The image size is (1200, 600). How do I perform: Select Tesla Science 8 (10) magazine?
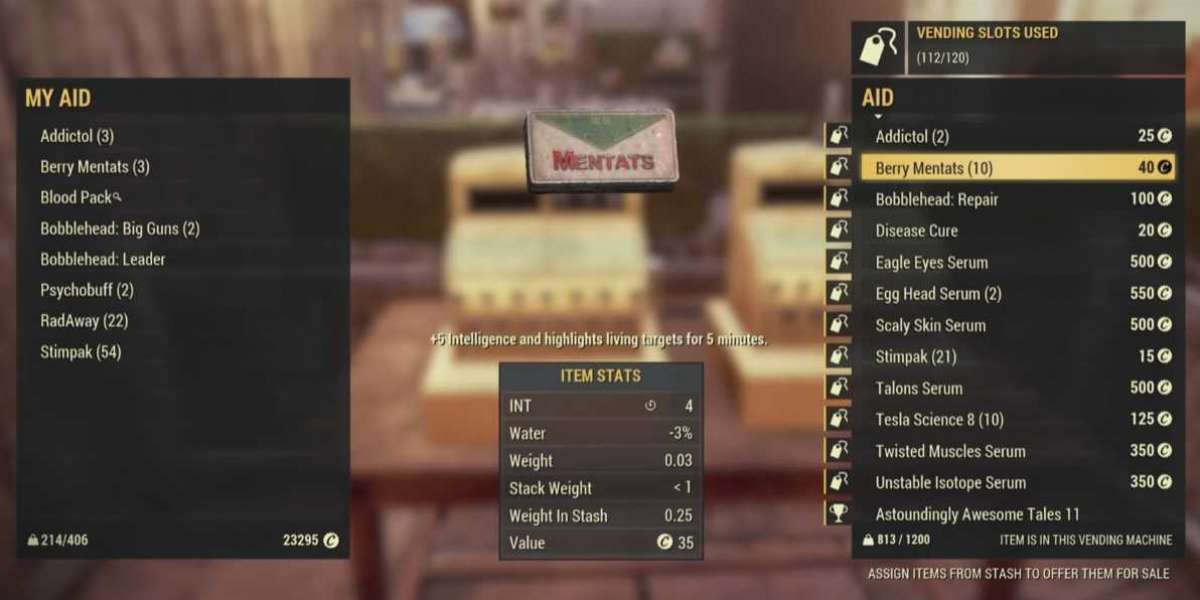(1015, 420)
